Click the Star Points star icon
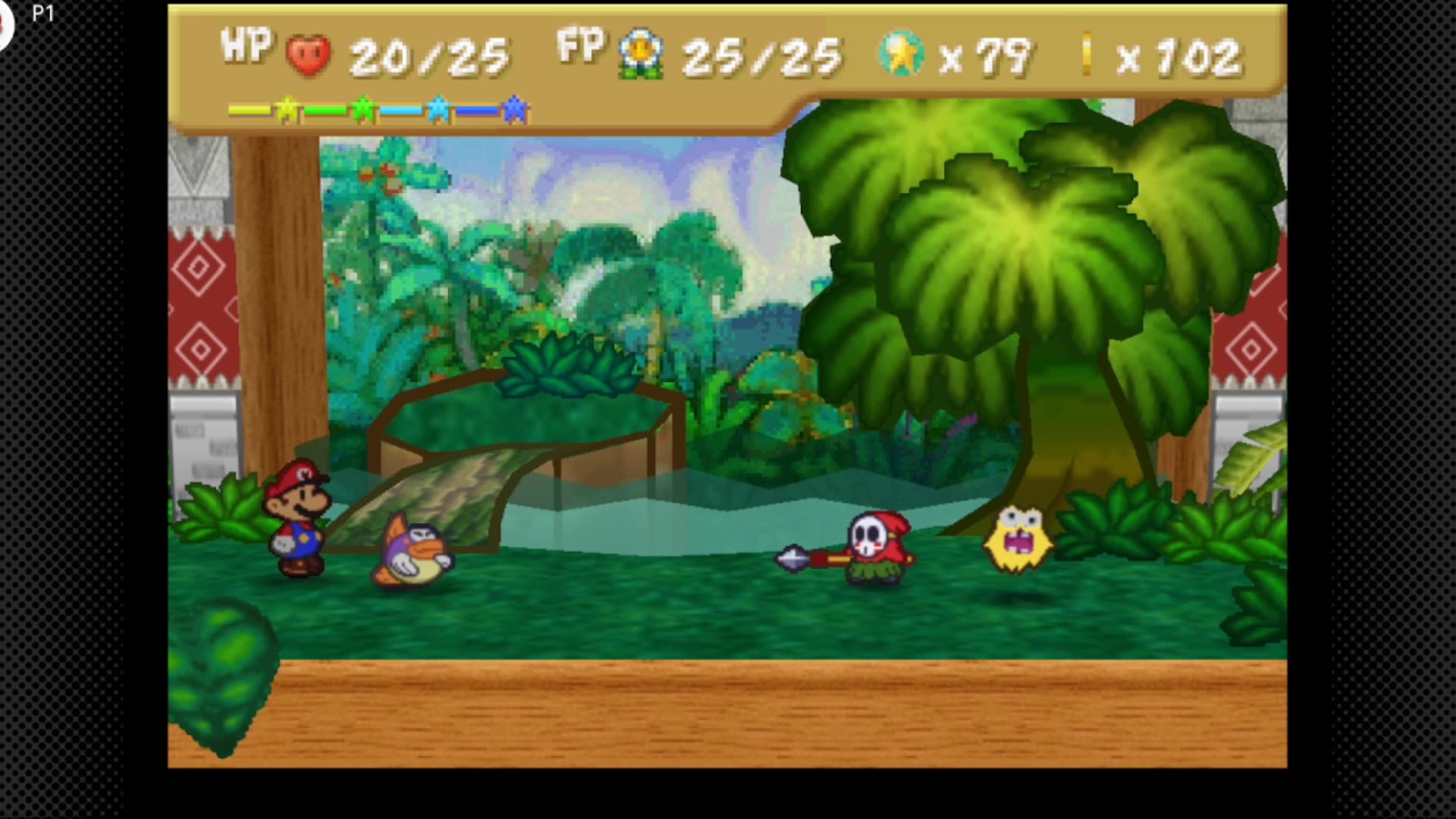Viewport: 1456px width, 819px height. 902,53
